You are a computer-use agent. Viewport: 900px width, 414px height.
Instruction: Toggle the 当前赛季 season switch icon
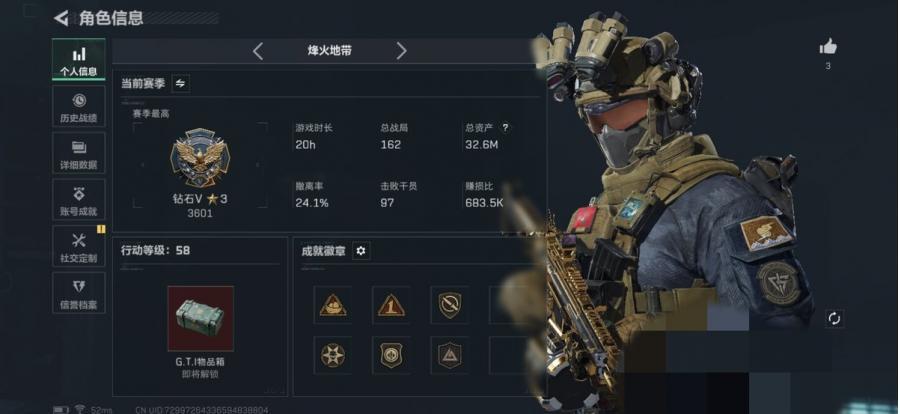180,83
